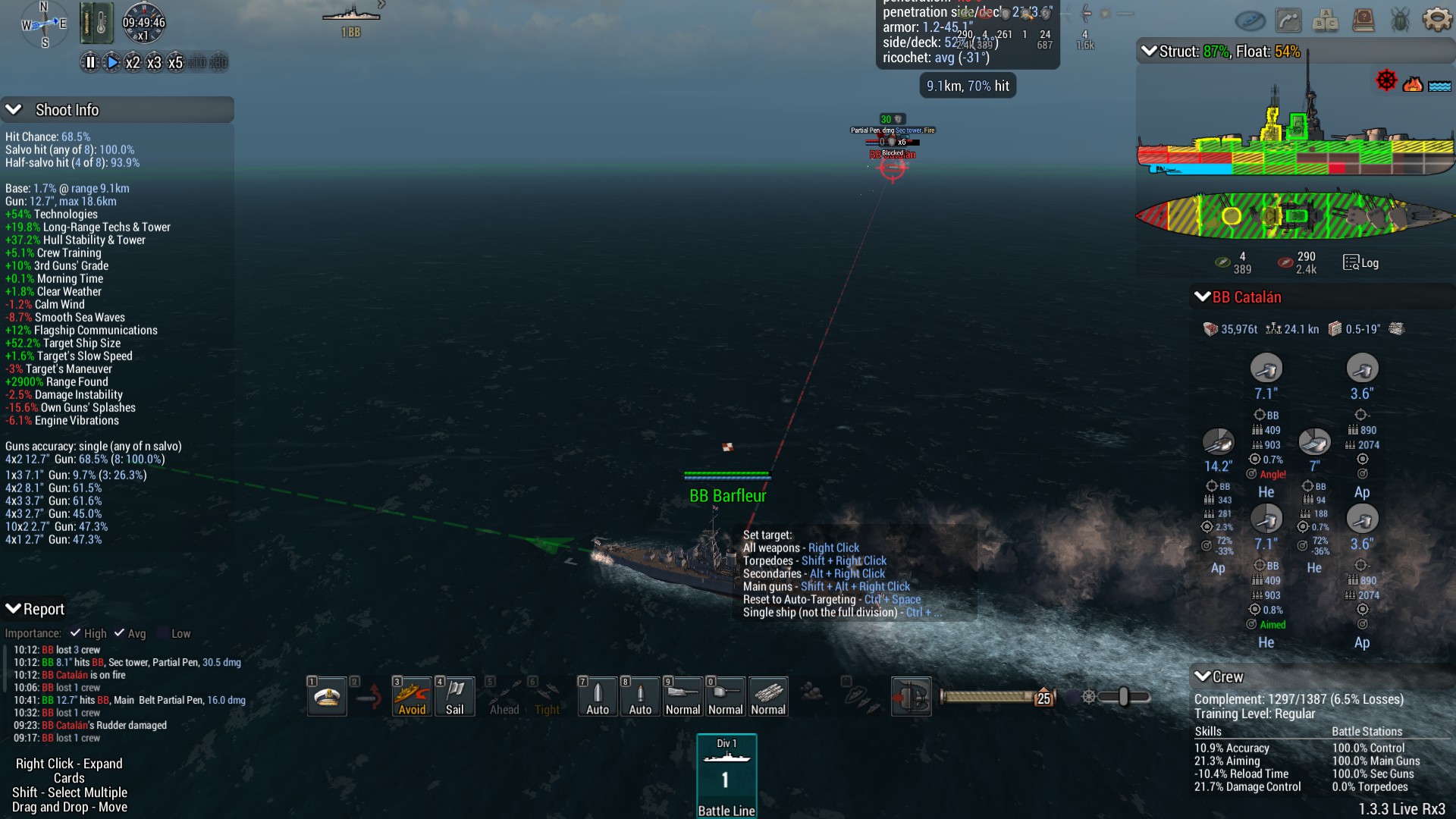Open the question mark help book
1456x819 pixels.
pyautogui.click(x=1363, y=20)
